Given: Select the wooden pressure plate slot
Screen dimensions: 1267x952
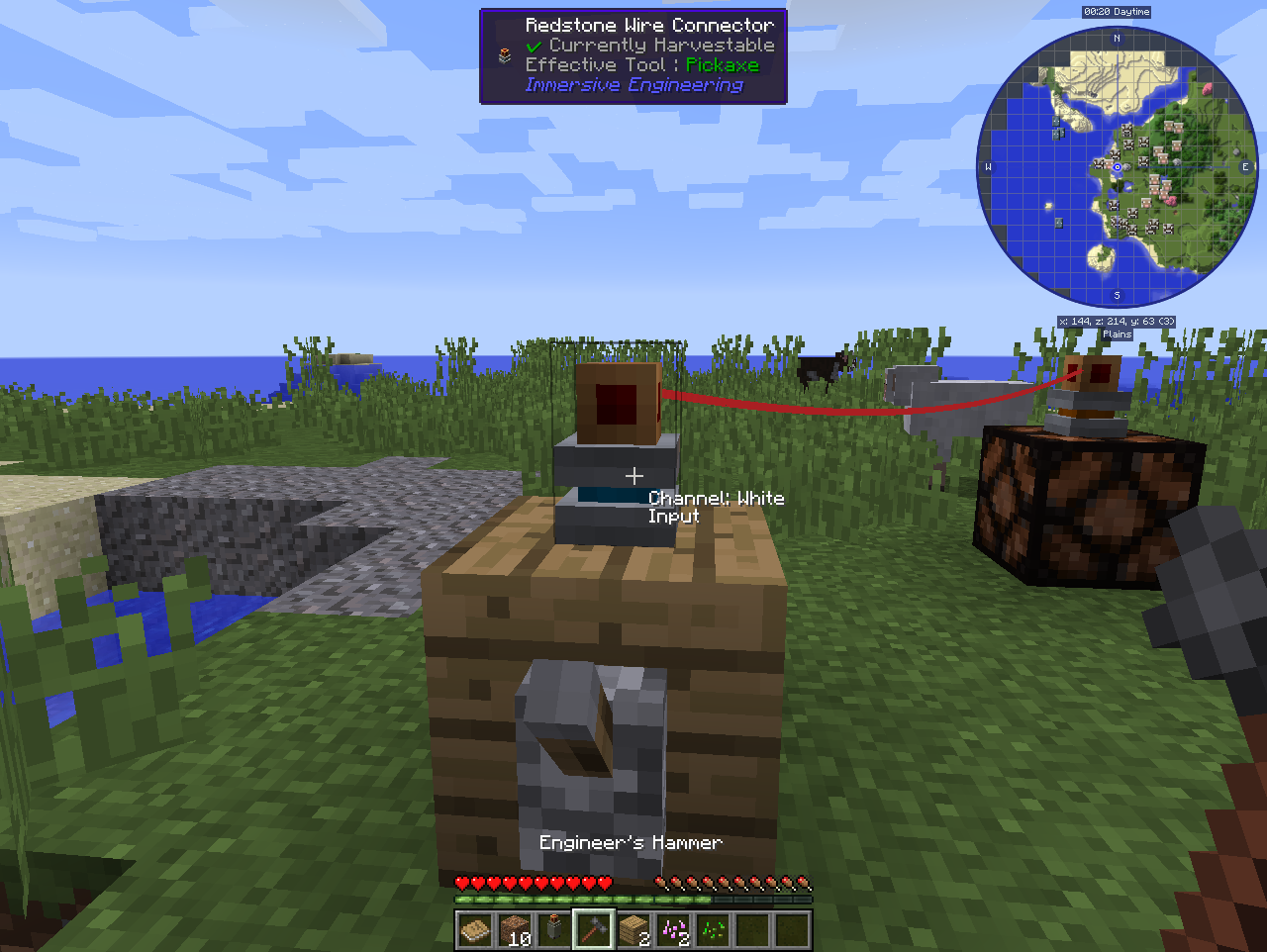Looking at the screenshot, I should 475,930.
